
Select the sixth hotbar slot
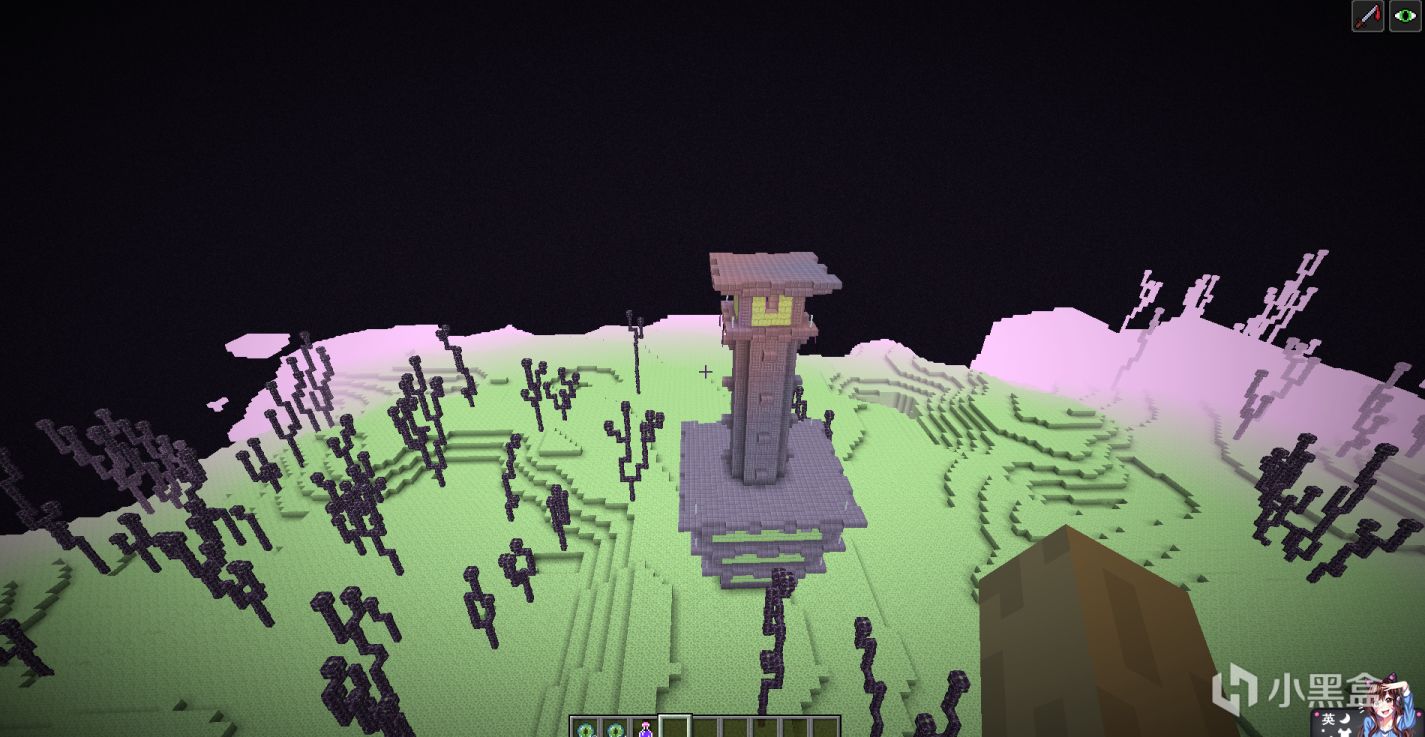pyautogui.click(x=737, y=728)
